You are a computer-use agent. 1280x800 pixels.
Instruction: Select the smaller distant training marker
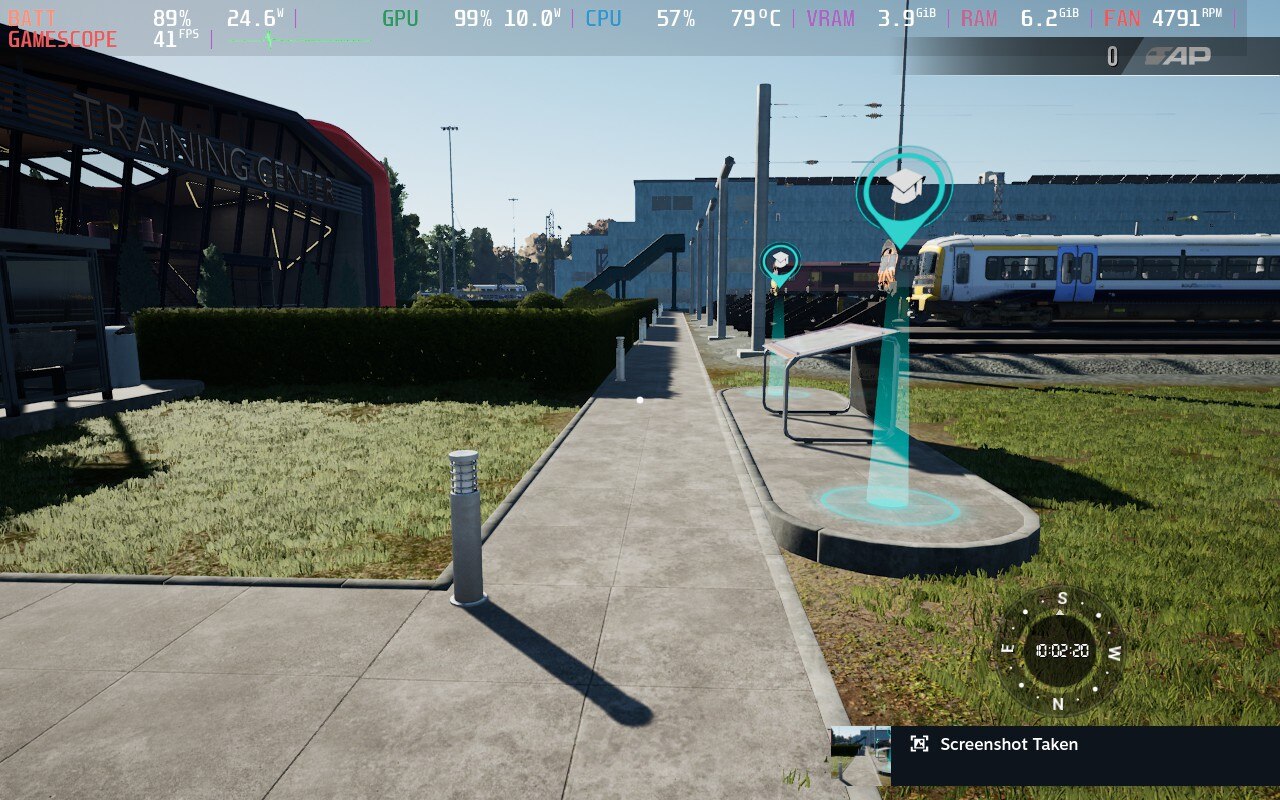[x=780, y=261]
